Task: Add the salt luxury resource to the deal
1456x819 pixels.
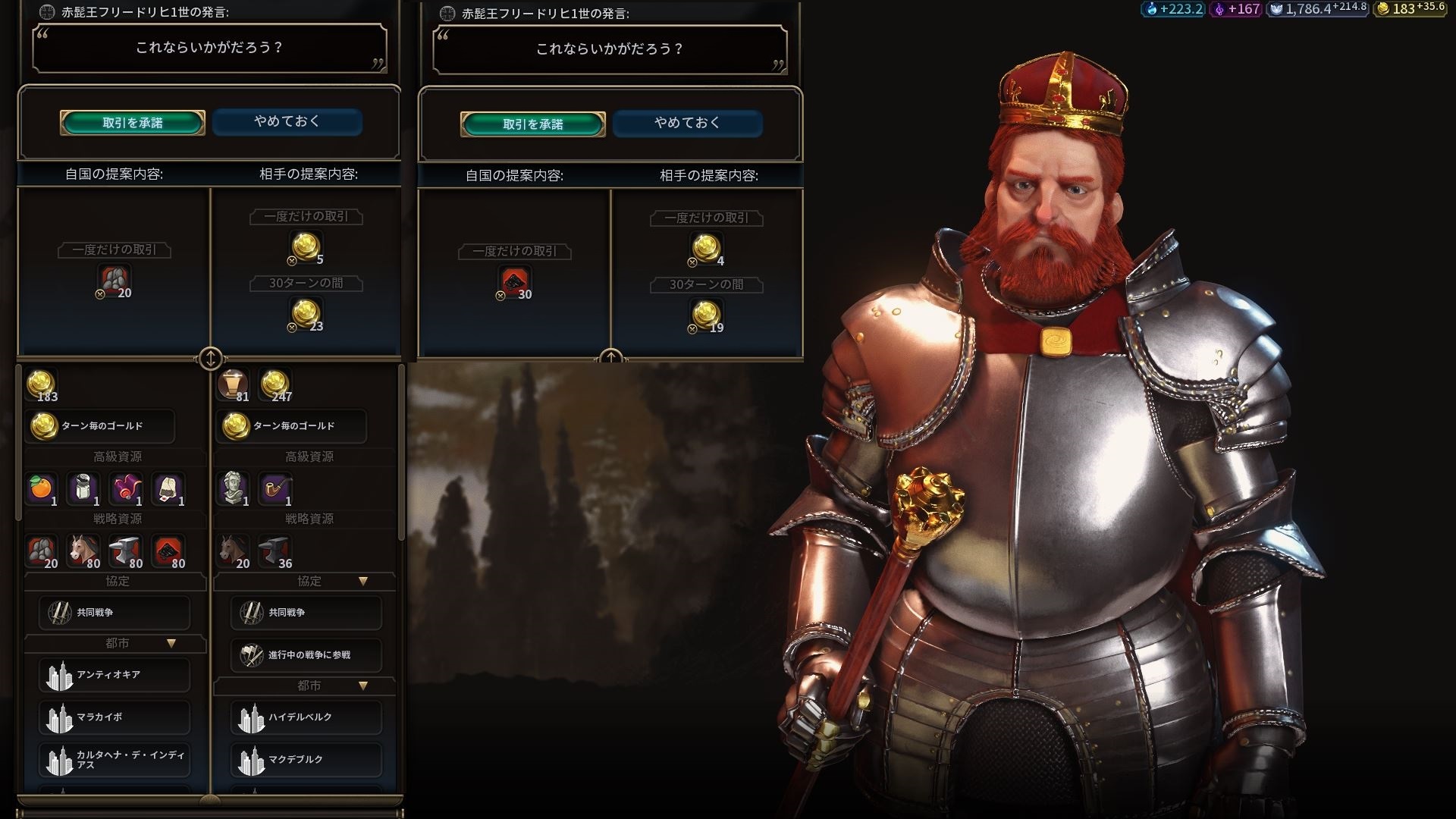Action: [83, 488]
